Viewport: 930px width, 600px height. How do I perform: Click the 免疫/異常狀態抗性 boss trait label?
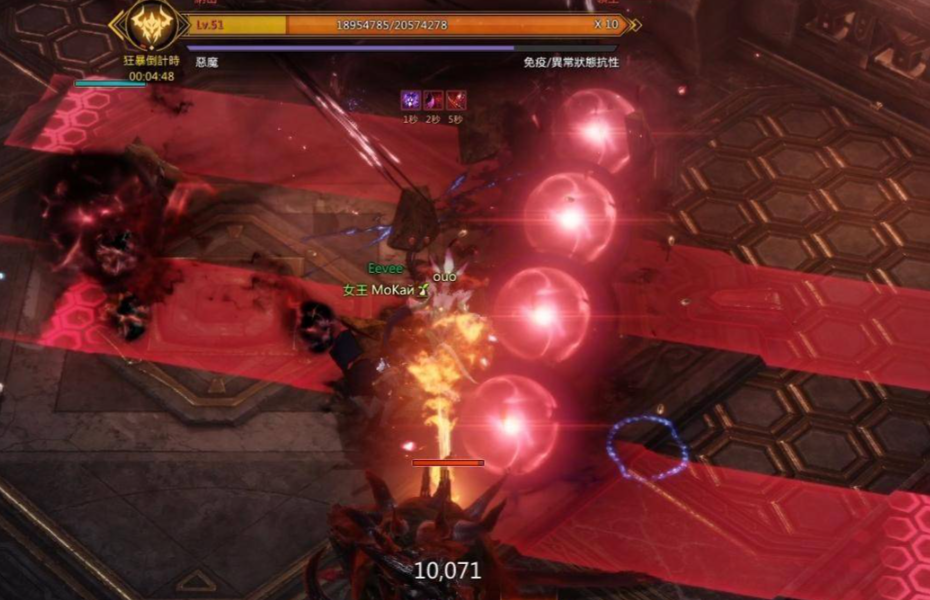(x=570, y=62)
